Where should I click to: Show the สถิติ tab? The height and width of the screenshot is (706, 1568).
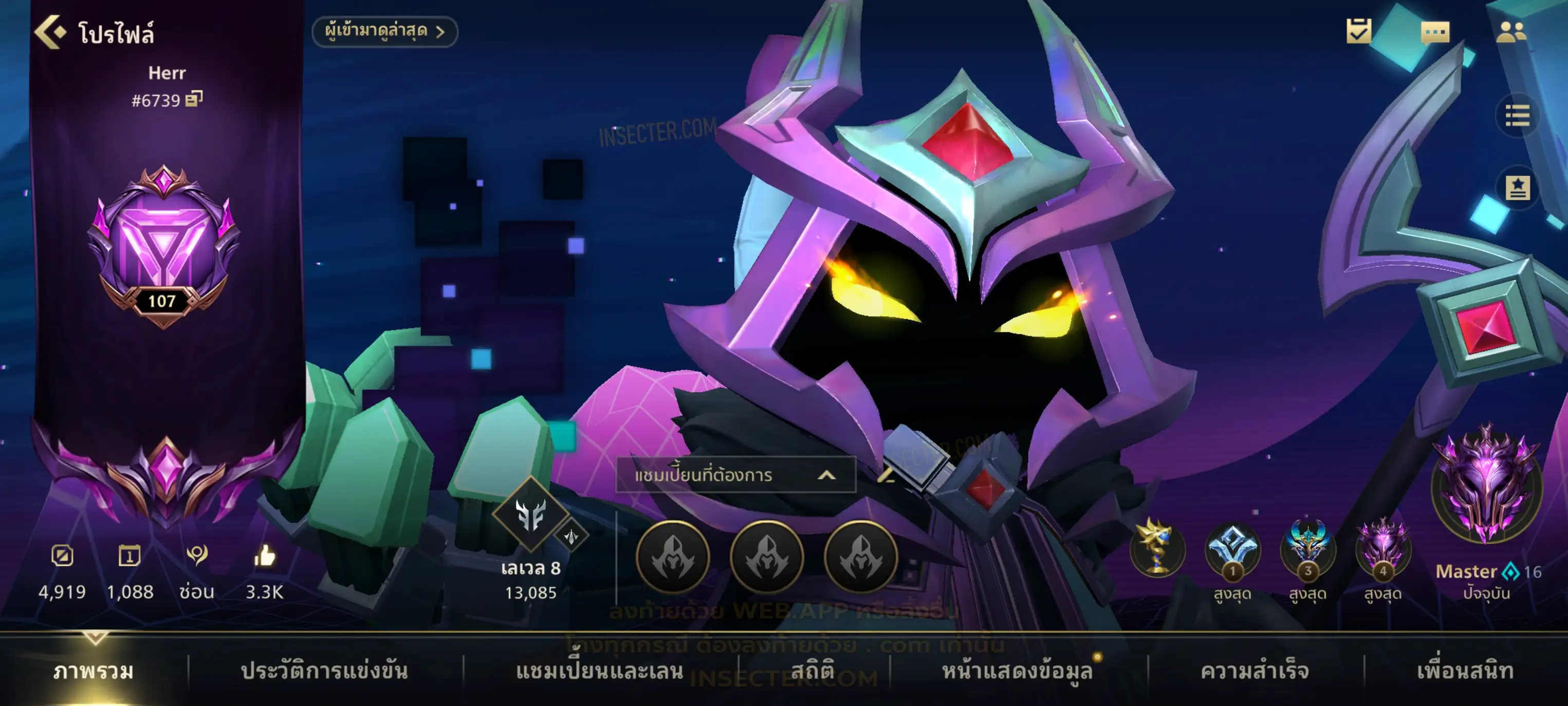click(812, 671)
